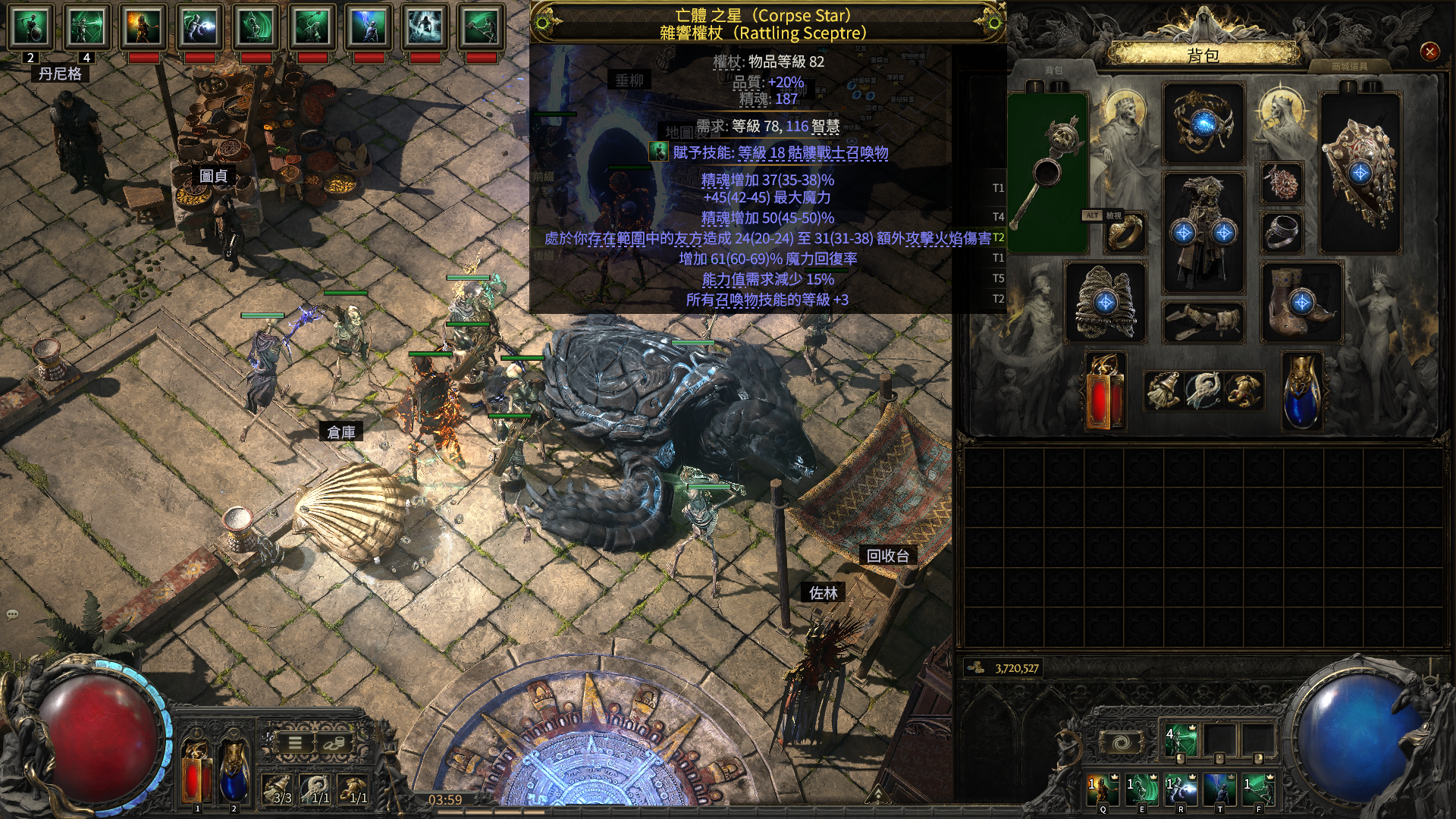Click the equipped amulet slot

point(1282,183)
